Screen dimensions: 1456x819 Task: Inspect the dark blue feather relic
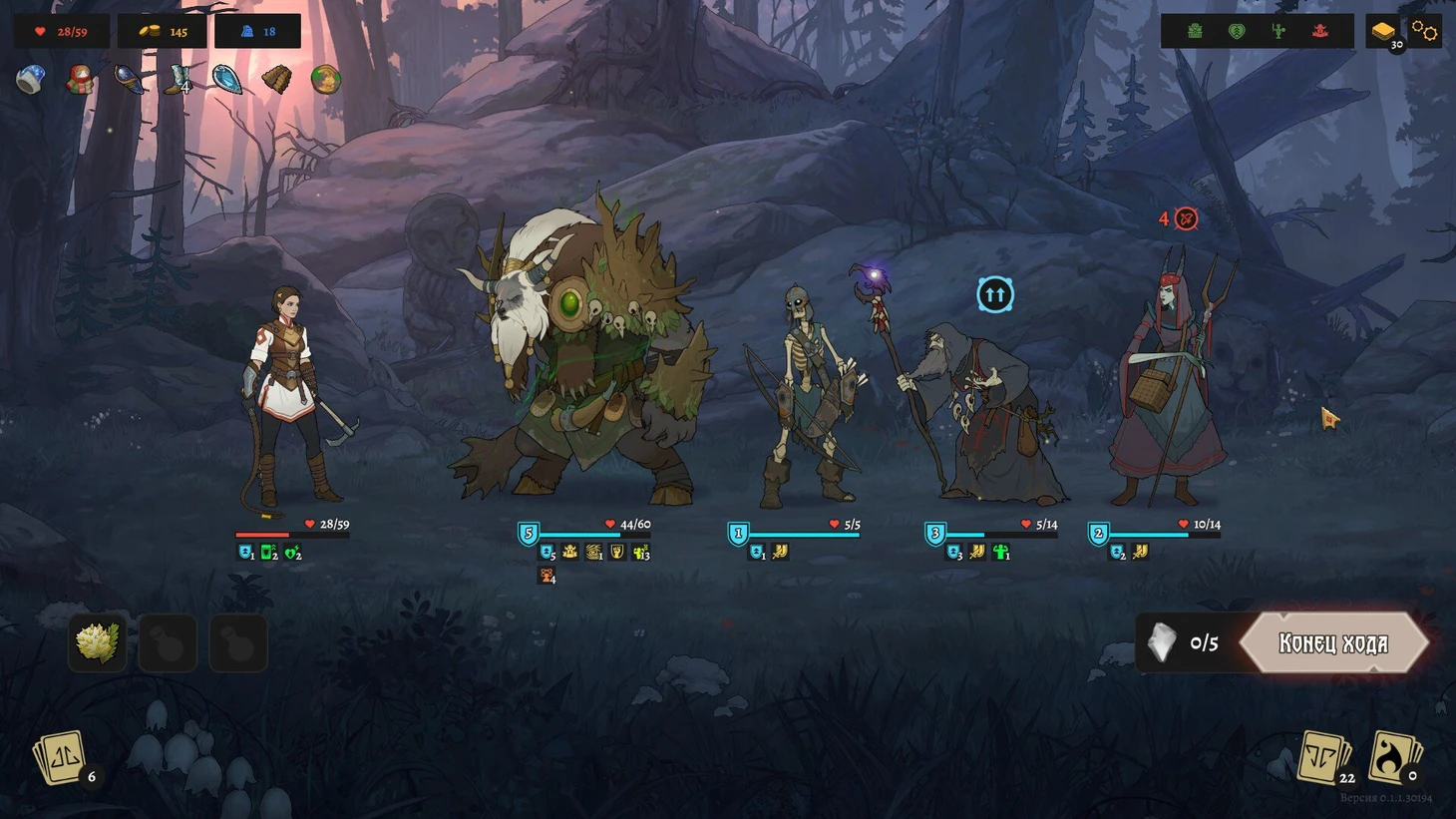pos(130,80)
